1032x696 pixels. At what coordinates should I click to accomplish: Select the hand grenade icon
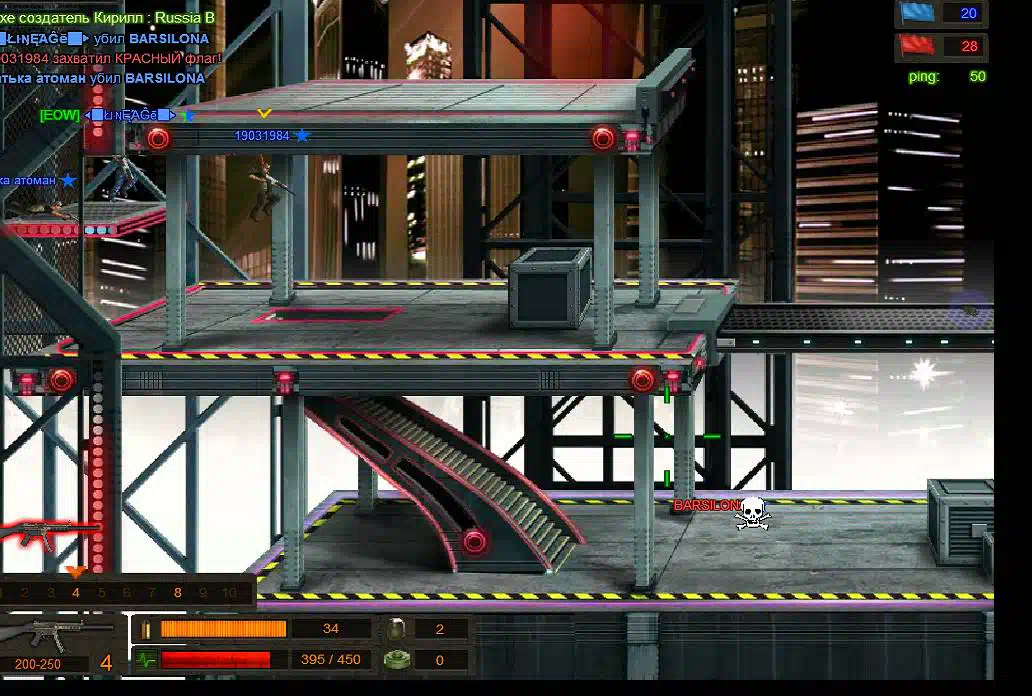point(395,630)
